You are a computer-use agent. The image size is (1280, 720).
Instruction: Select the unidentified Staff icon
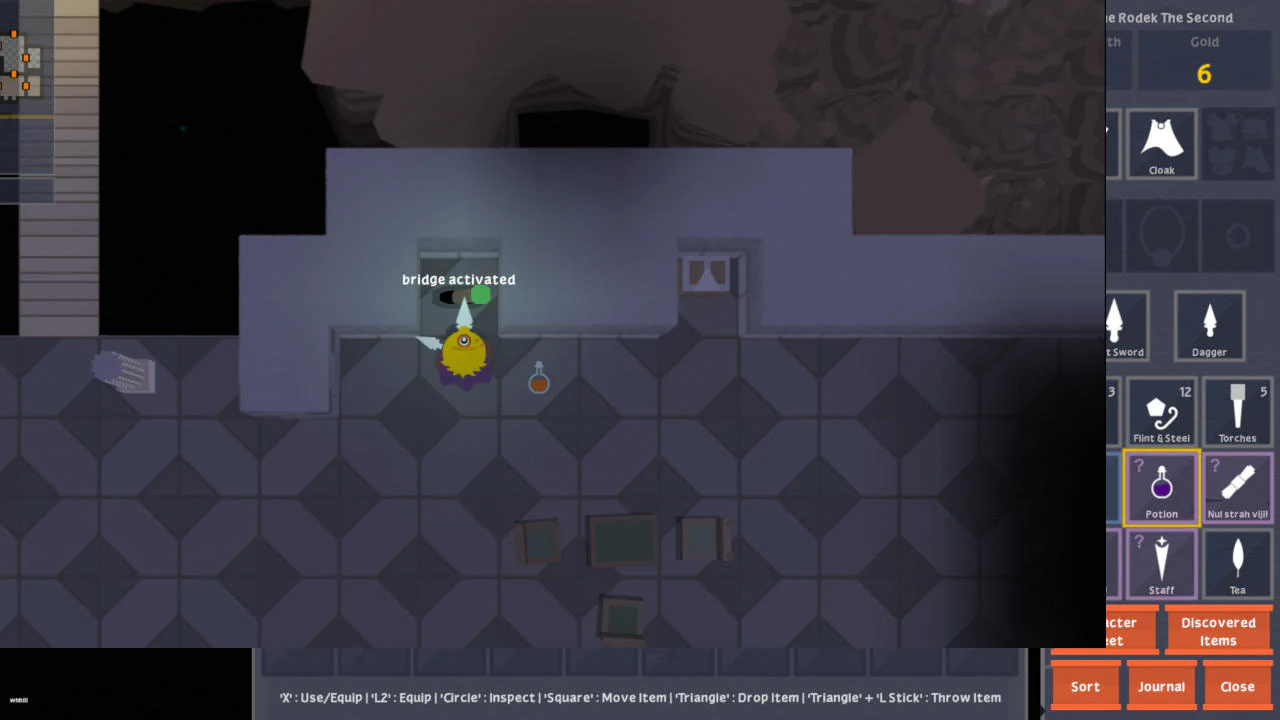click(x=1161, y=563)
